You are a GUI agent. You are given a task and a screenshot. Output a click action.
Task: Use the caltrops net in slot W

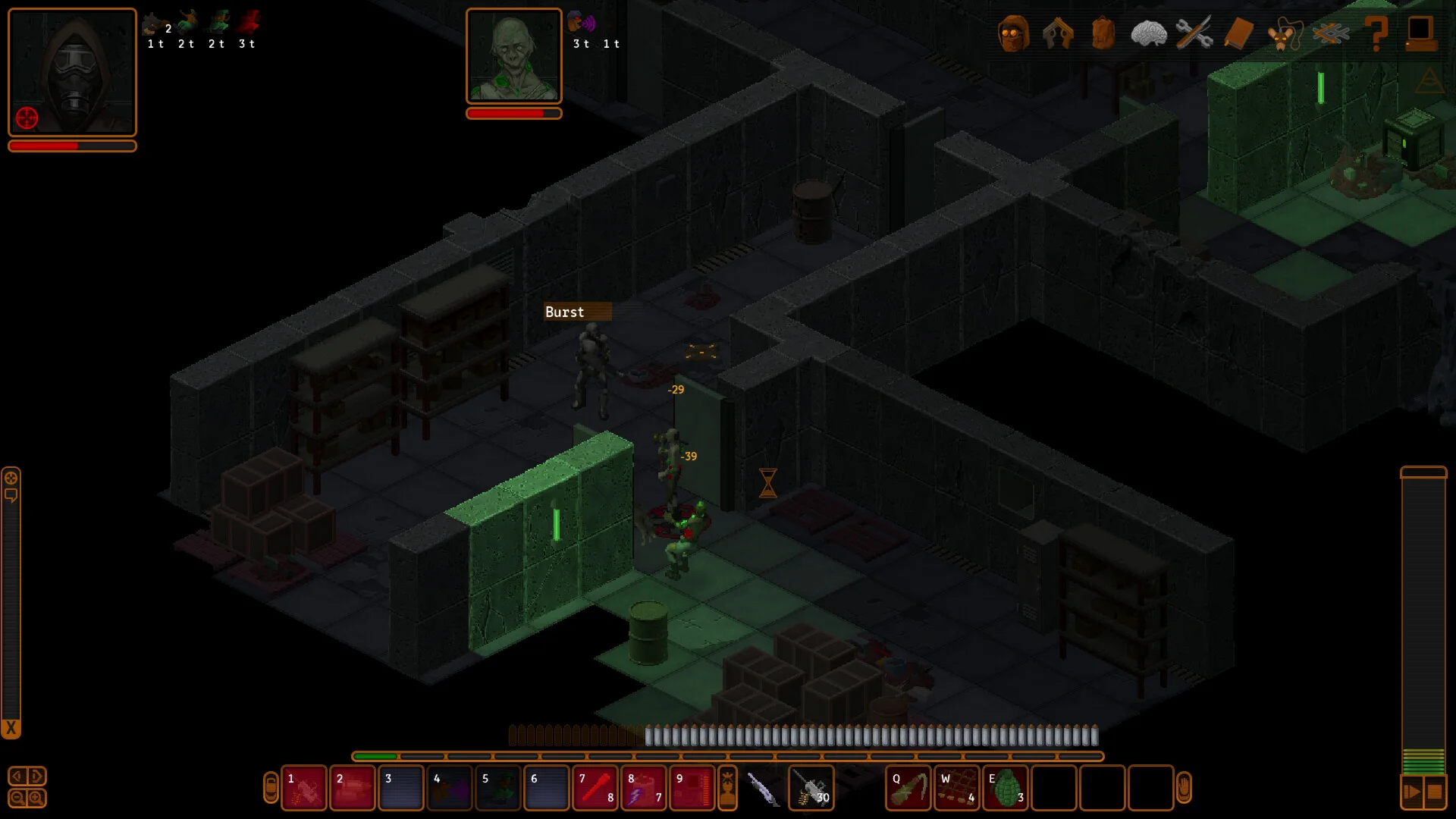(x=957, y=788)
